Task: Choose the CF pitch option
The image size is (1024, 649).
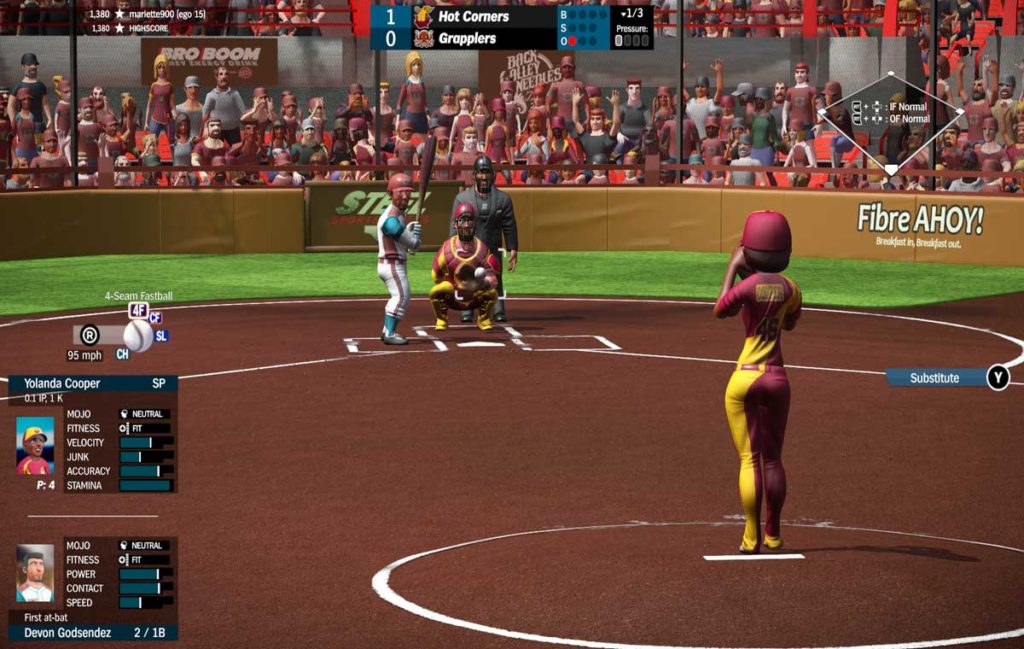Action: (155, 318)
